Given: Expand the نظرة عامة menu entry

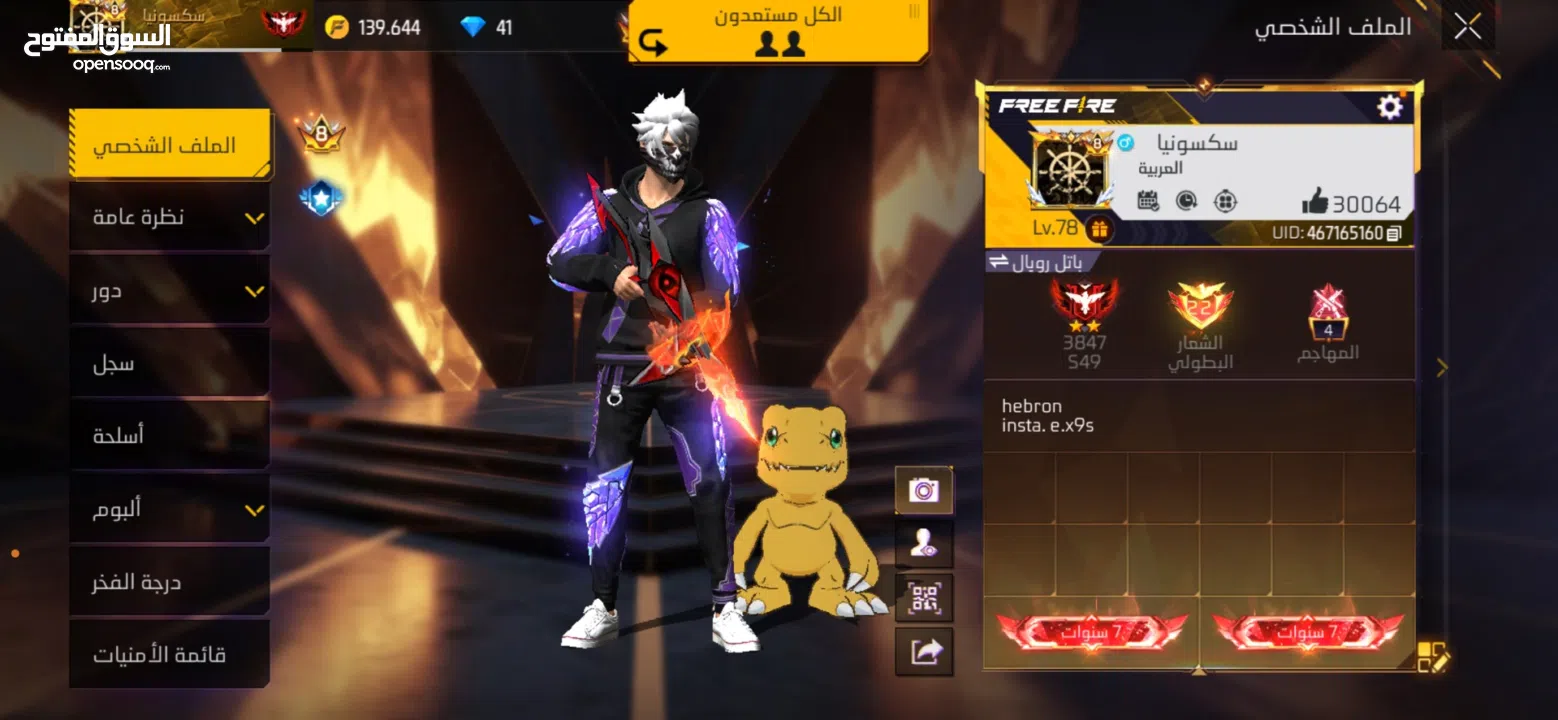Looking at the screenshot, I should pyautogui.click(x=169, y=217).
